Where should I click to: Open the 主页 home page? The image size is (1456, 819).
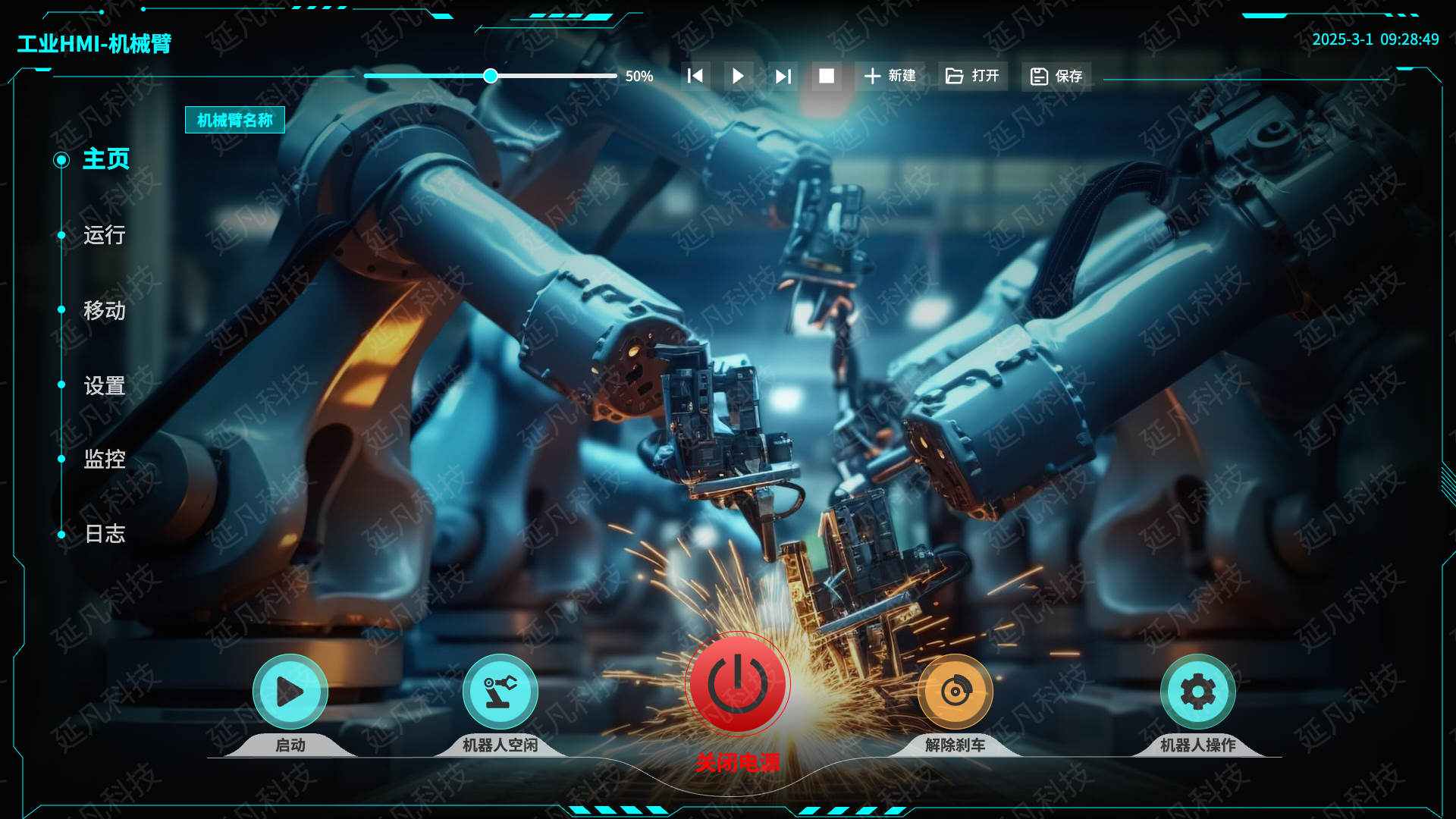(105, 159)
